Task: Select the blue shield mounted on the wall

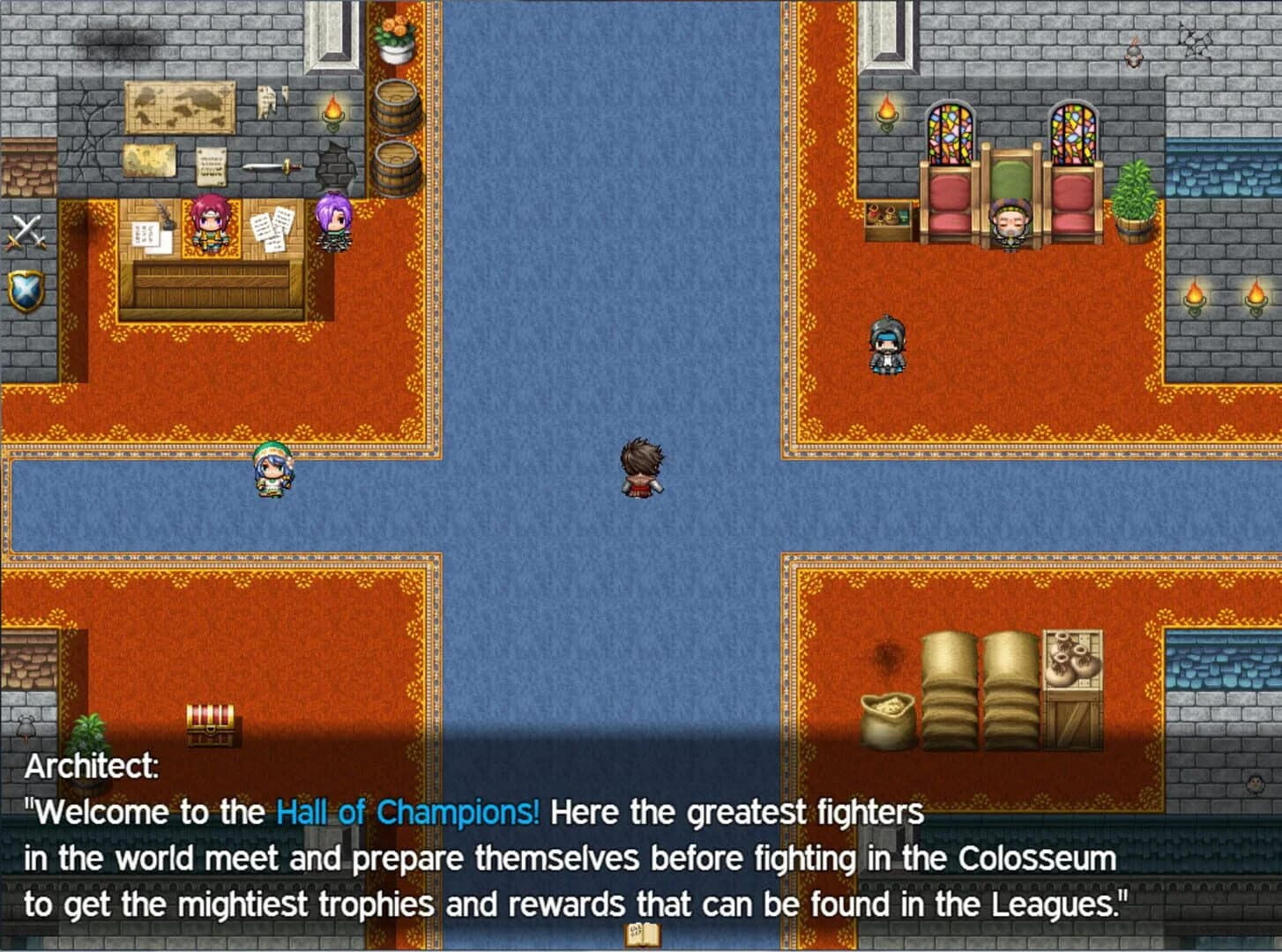Action: click(x=24, y=289)
